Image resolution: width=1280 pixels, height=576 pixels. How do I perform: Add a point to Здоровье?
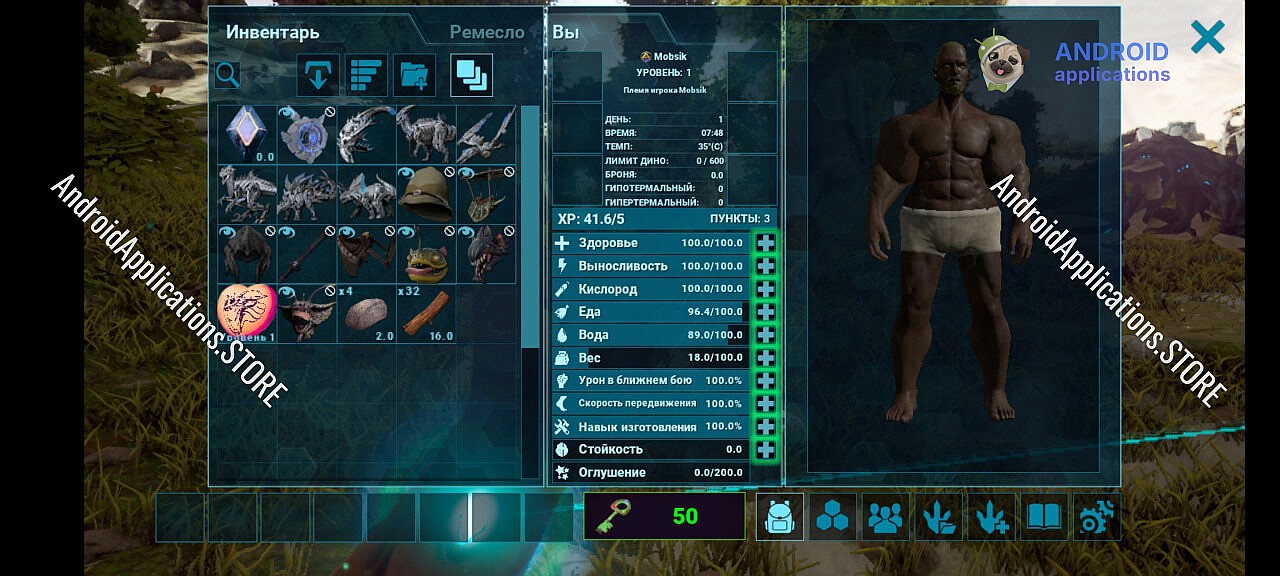[x=765, y=243]
